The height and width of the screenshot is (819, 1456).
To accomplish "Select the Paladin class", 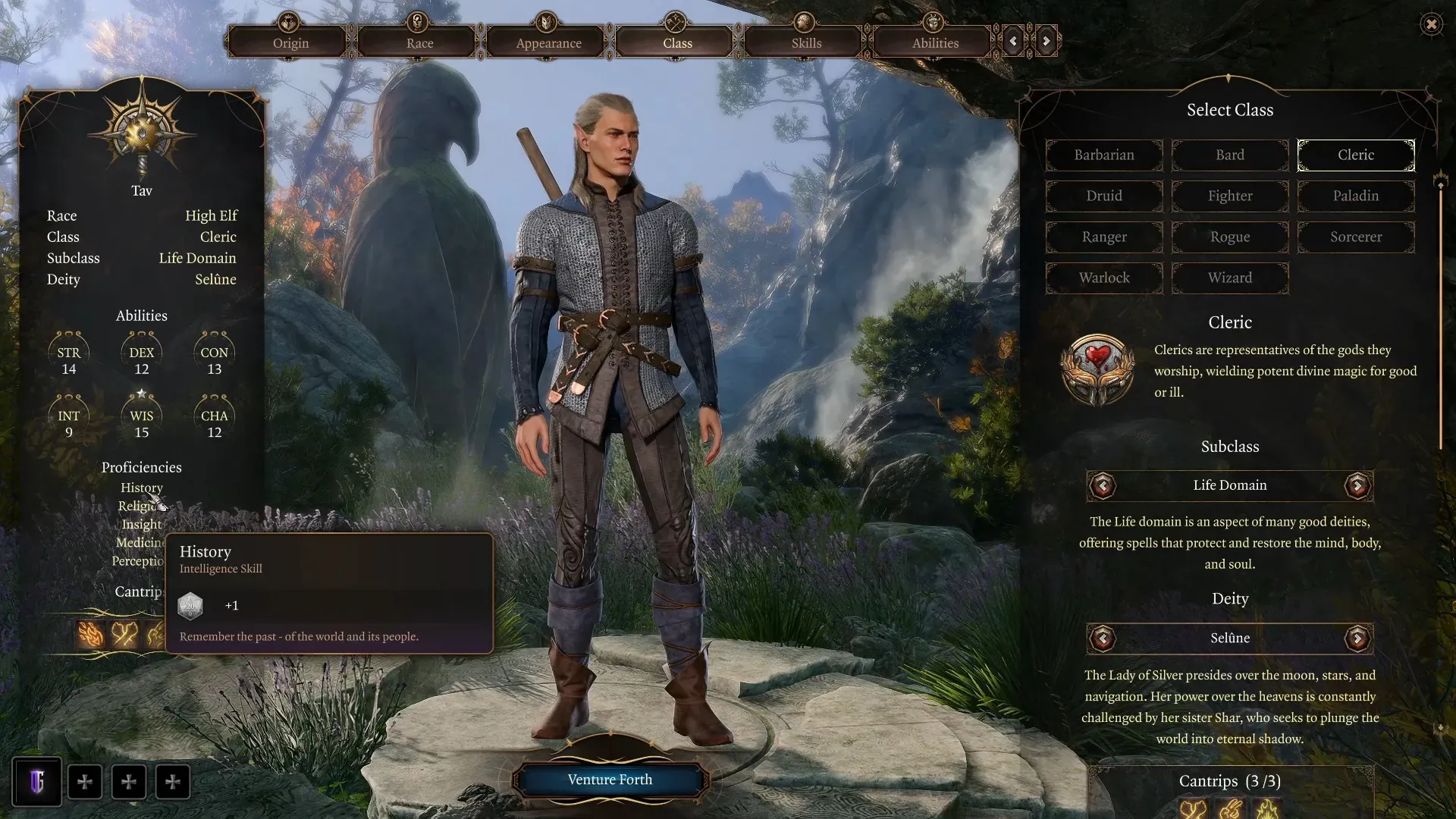I will [1355, 196].
